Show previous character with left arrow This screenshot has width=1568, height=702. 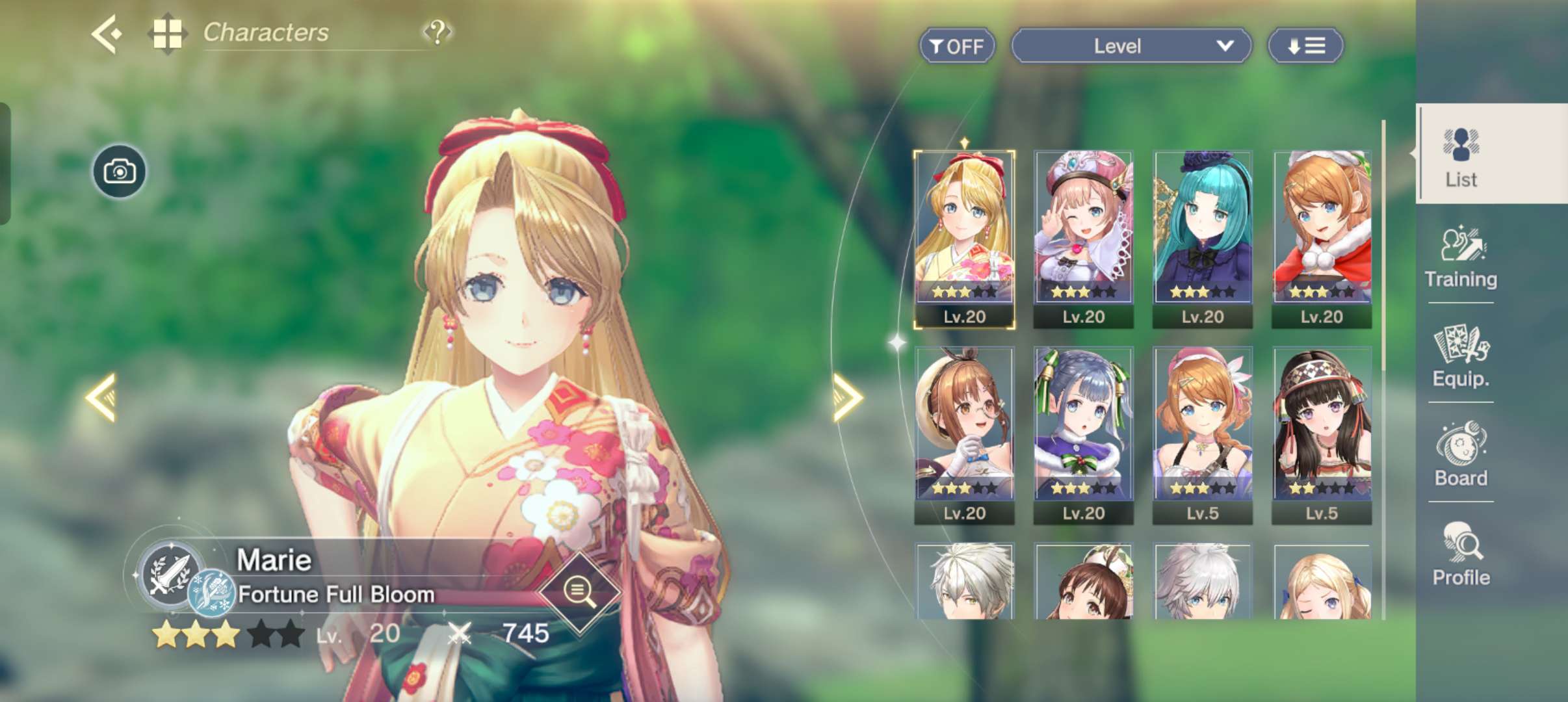click(101, 397)
